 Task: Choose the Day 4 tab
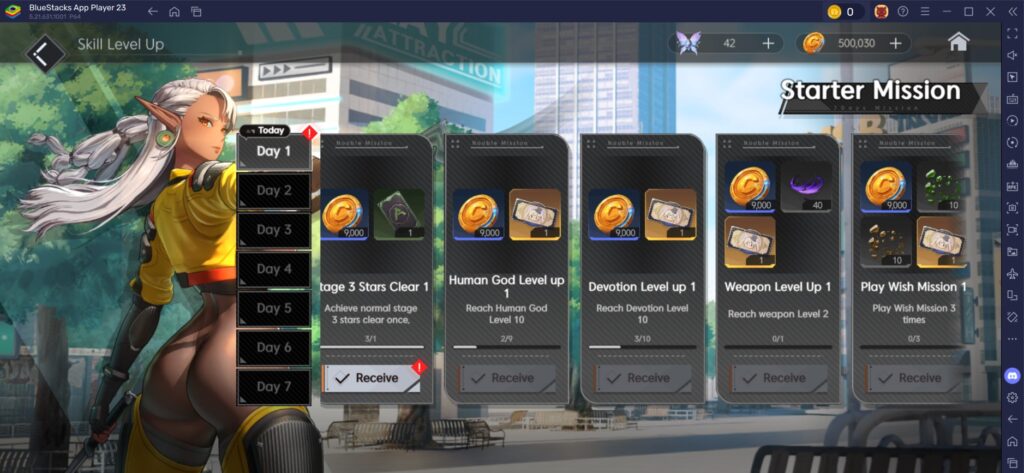(273, 269)
